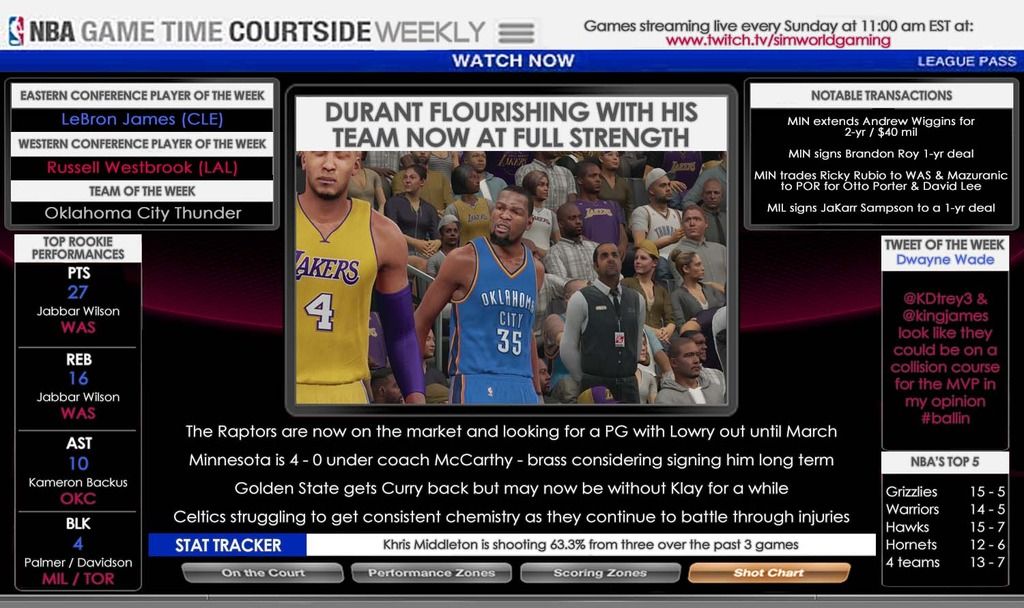Image resolution: width=1024 pixels, height=608 pixels.
Task: Open League Pass
Action: (966, 61)
